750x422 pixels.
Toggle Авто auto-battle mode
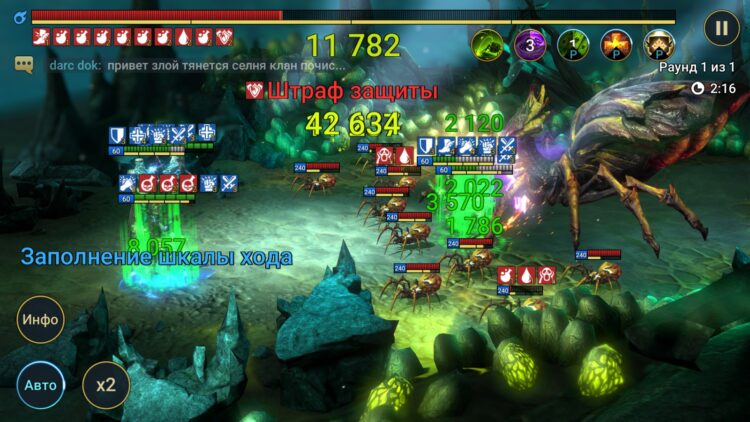[41, 384]
